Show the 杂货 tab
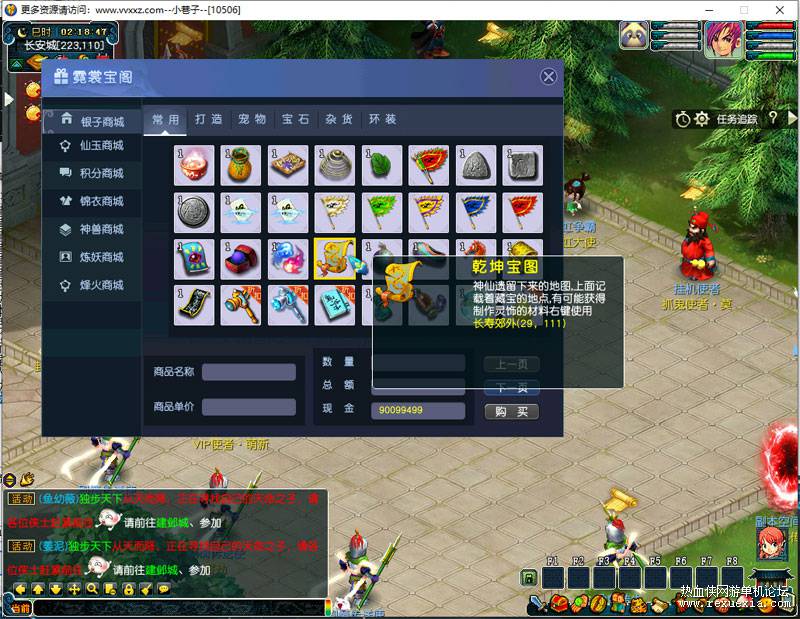 338,119
